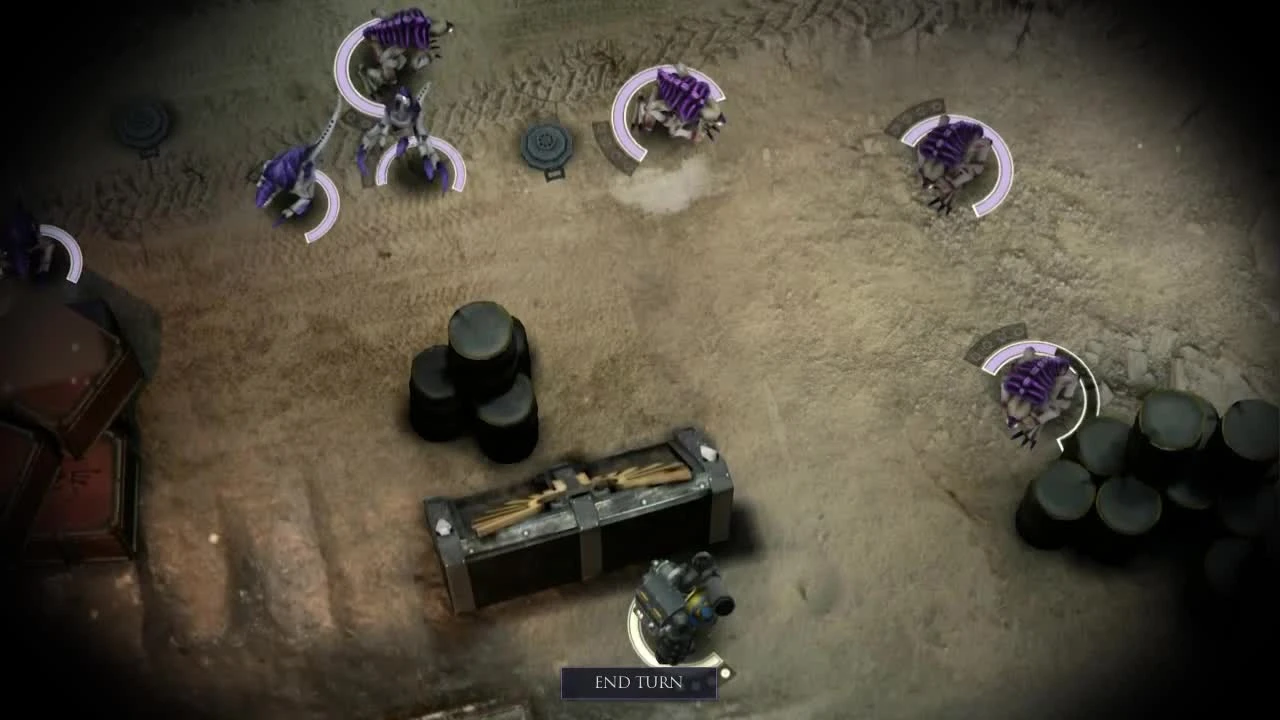This screenshot has height=720, width=1280.
Task: Click the END TURN button
Action: tap(639, 684)
